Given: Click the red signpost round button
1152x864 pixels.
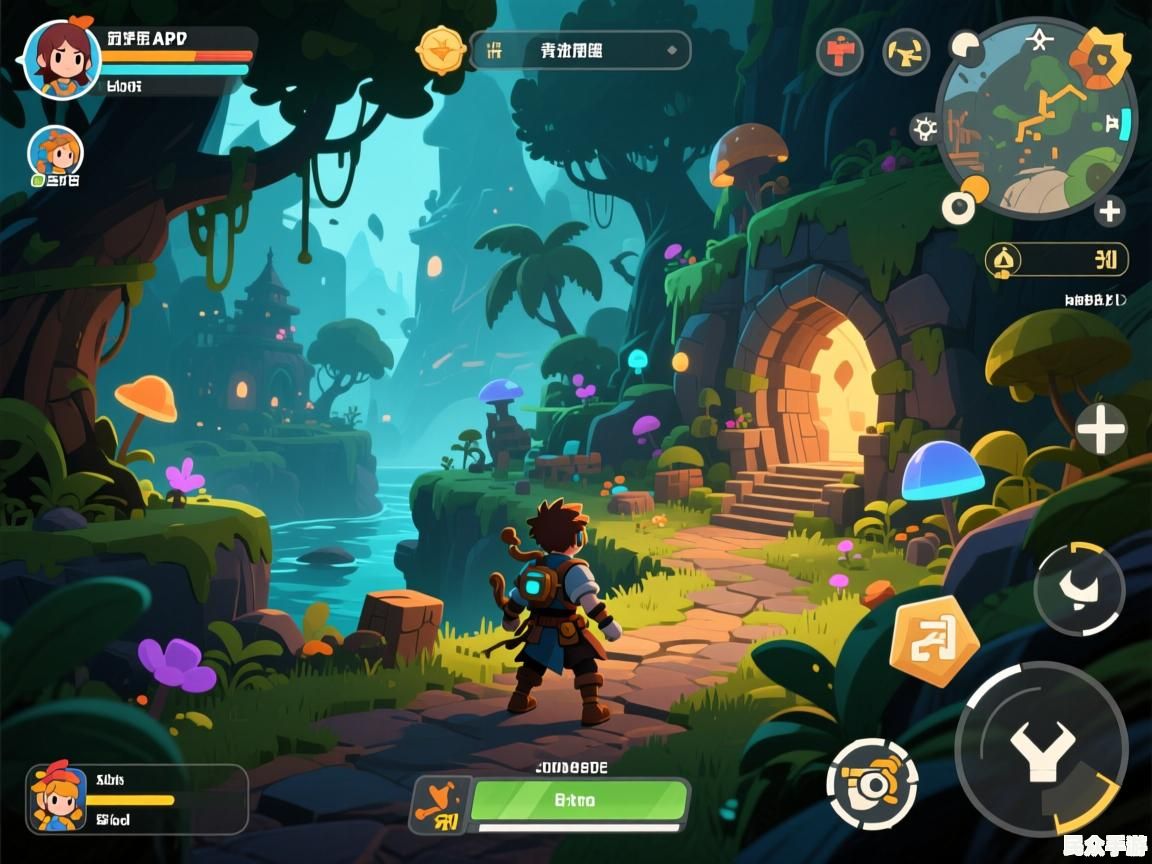Looking at the screenshot, I should tap(840, 51).
